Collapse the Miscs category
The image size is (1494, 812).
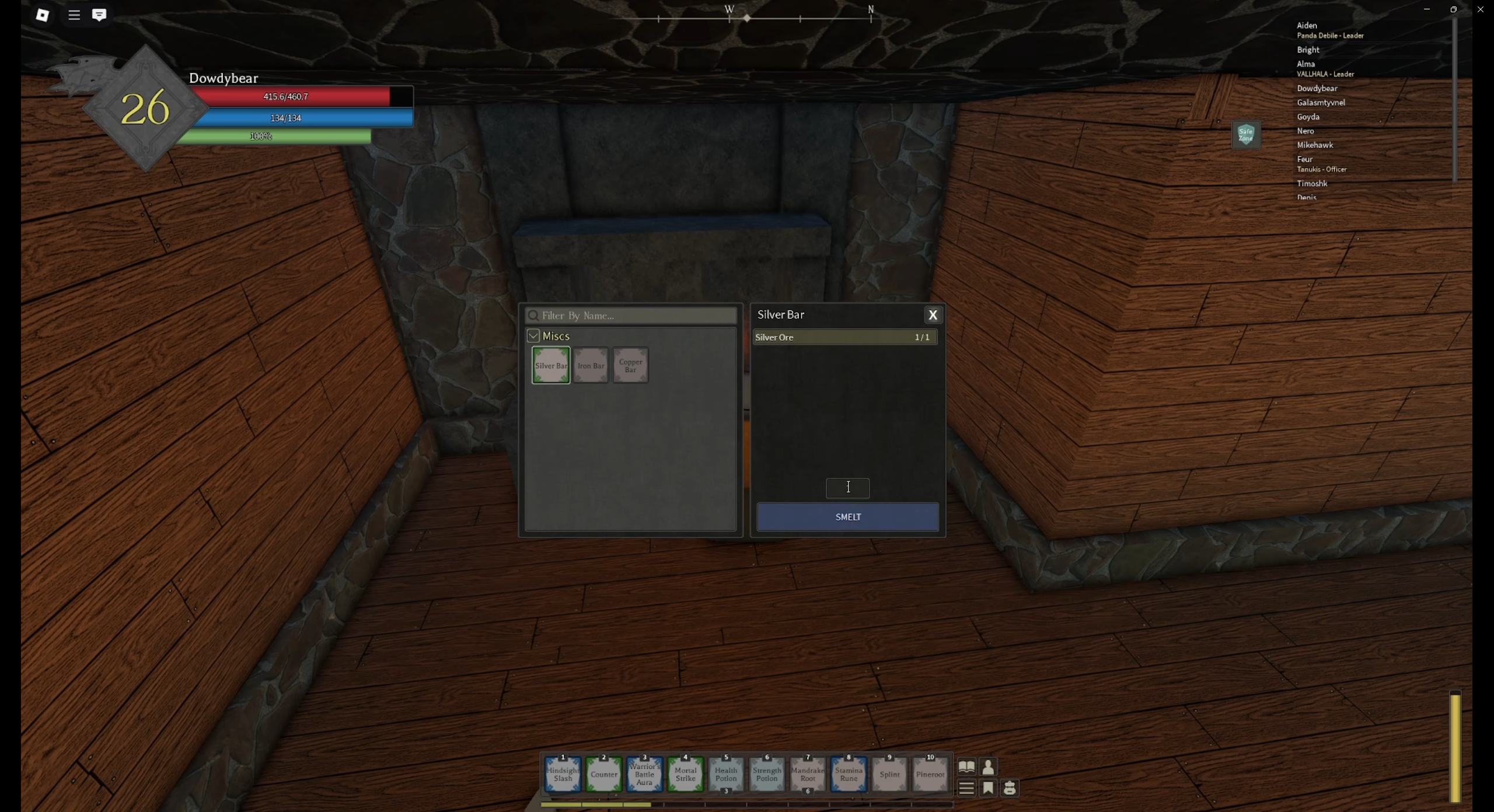click(x=533, y=335)
